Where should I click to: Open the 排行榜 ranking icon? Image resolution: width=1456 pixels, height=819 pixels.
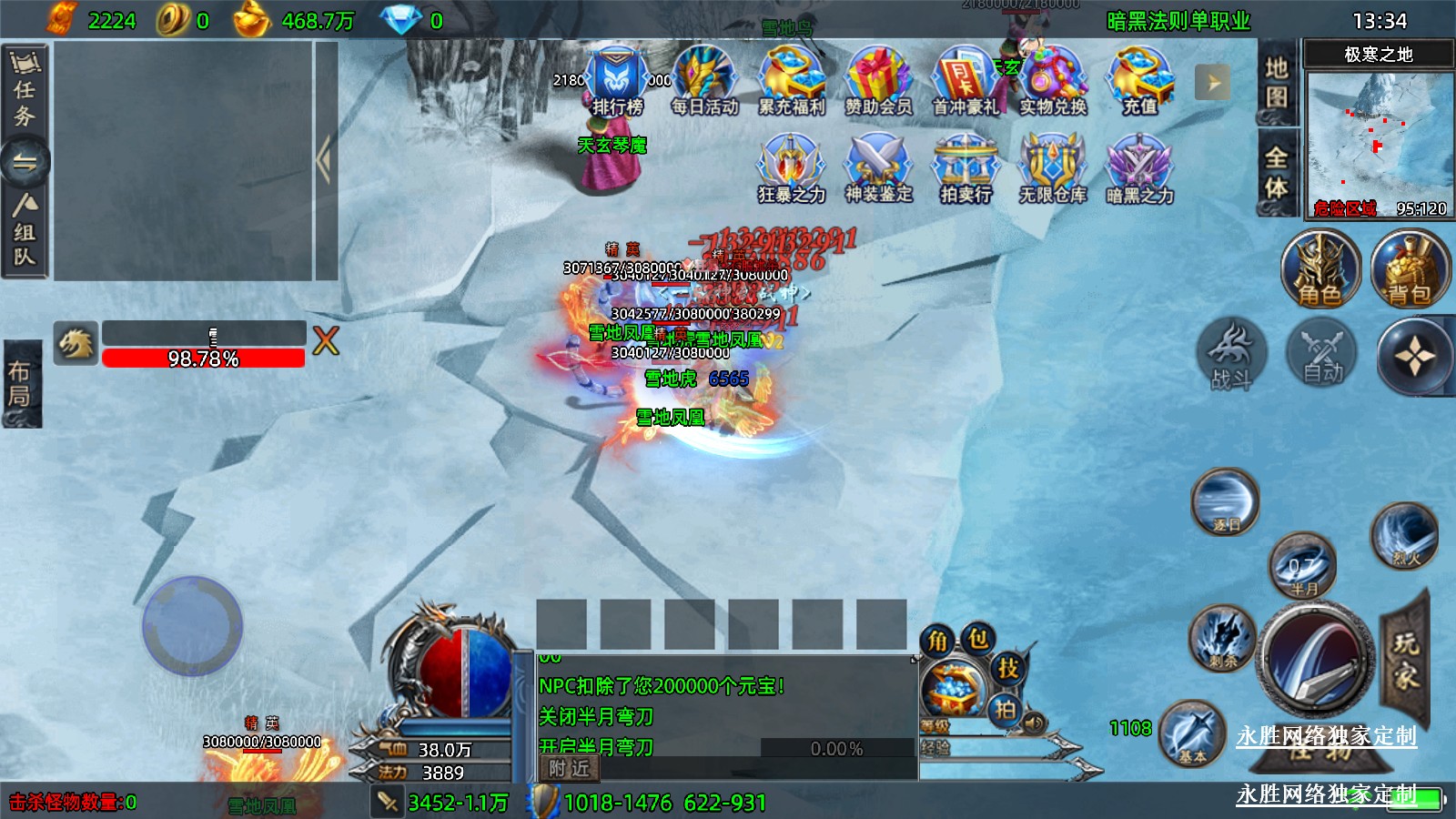(x=617, y=82)
